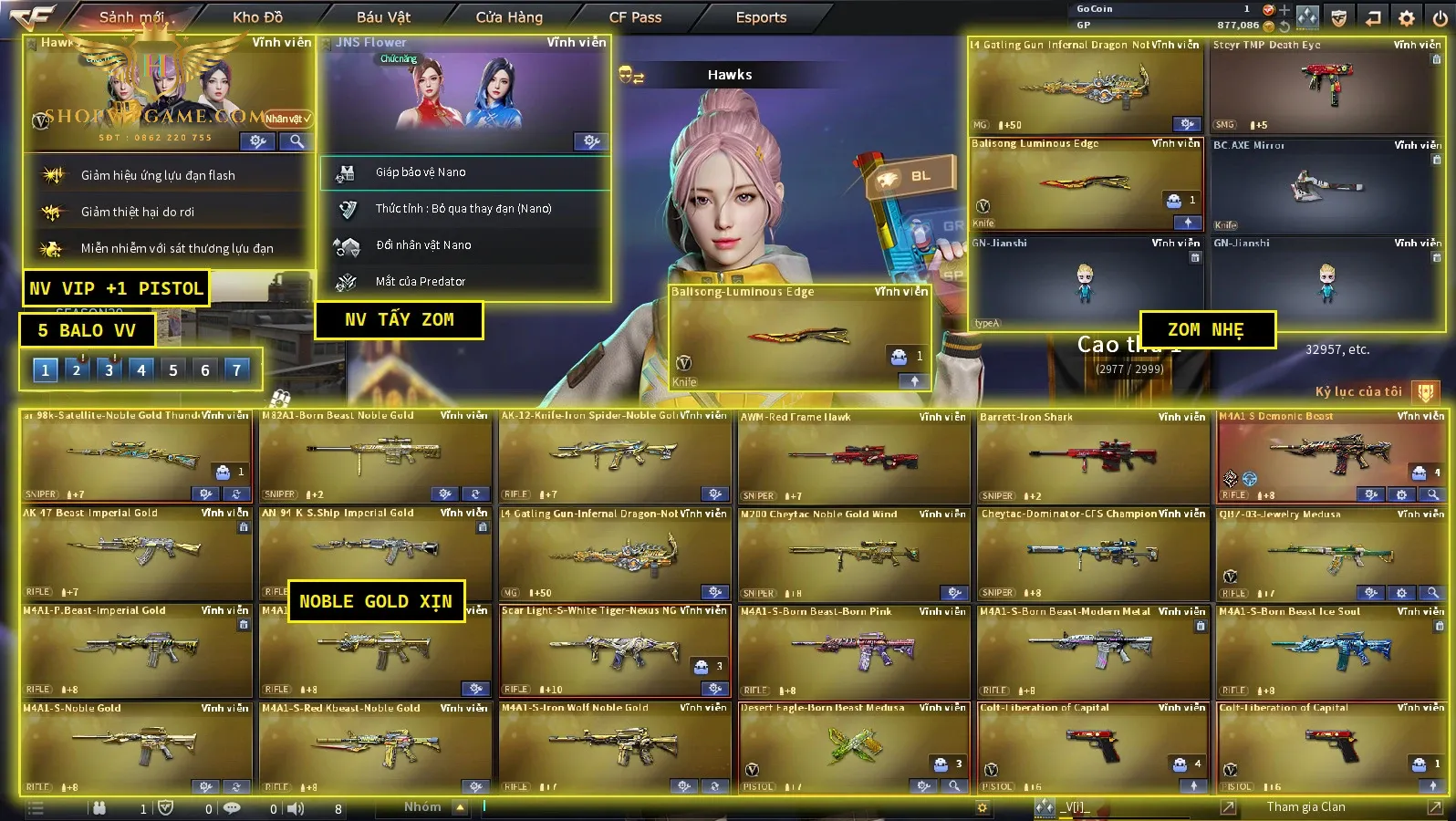Click the magnifier on the Hawks character card

(296, 141)
